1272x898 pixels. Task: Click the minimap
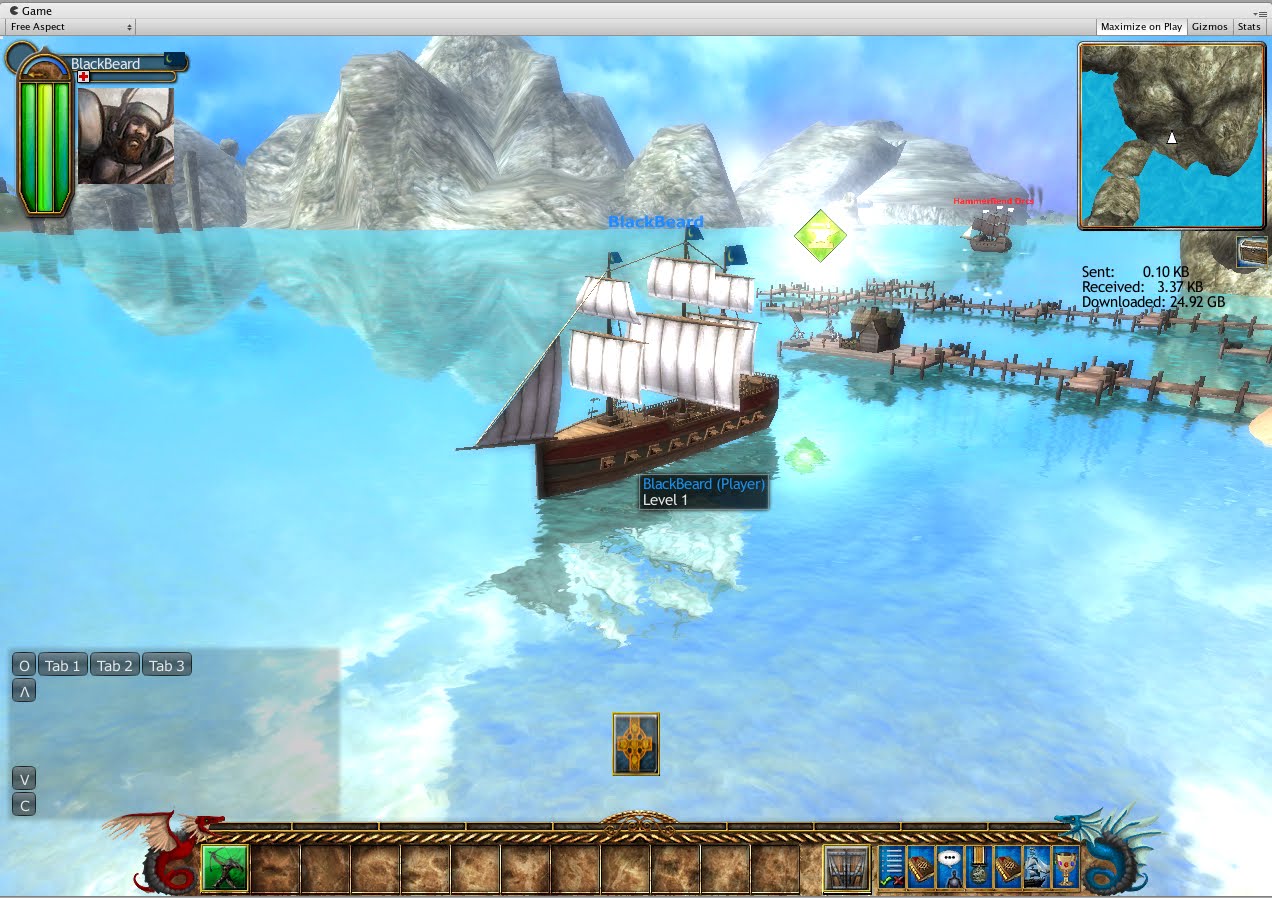coord(1171,136)
